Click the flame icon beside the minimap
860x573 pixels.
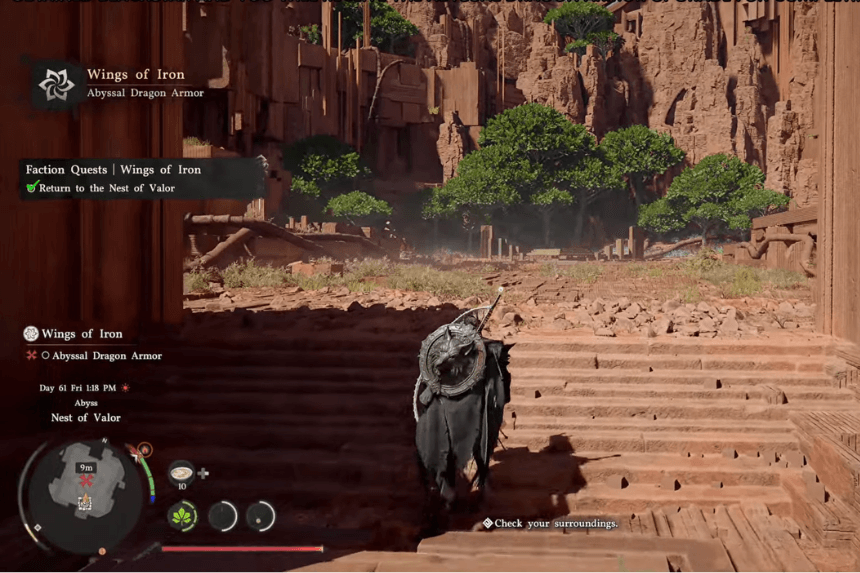(x=145, y=450)
